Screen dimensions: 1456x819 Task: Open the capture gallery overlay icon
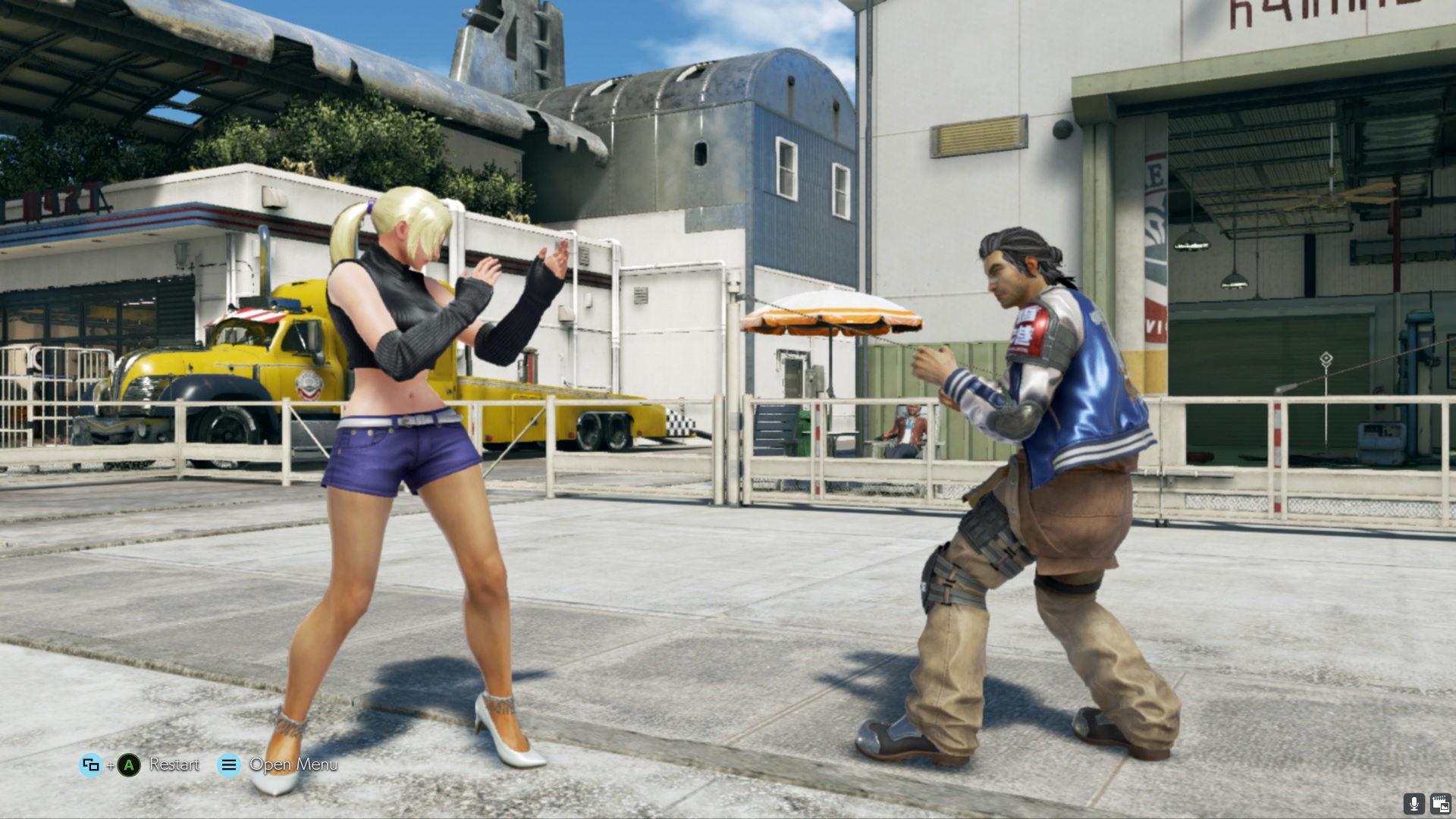(x=1439, y=804)
